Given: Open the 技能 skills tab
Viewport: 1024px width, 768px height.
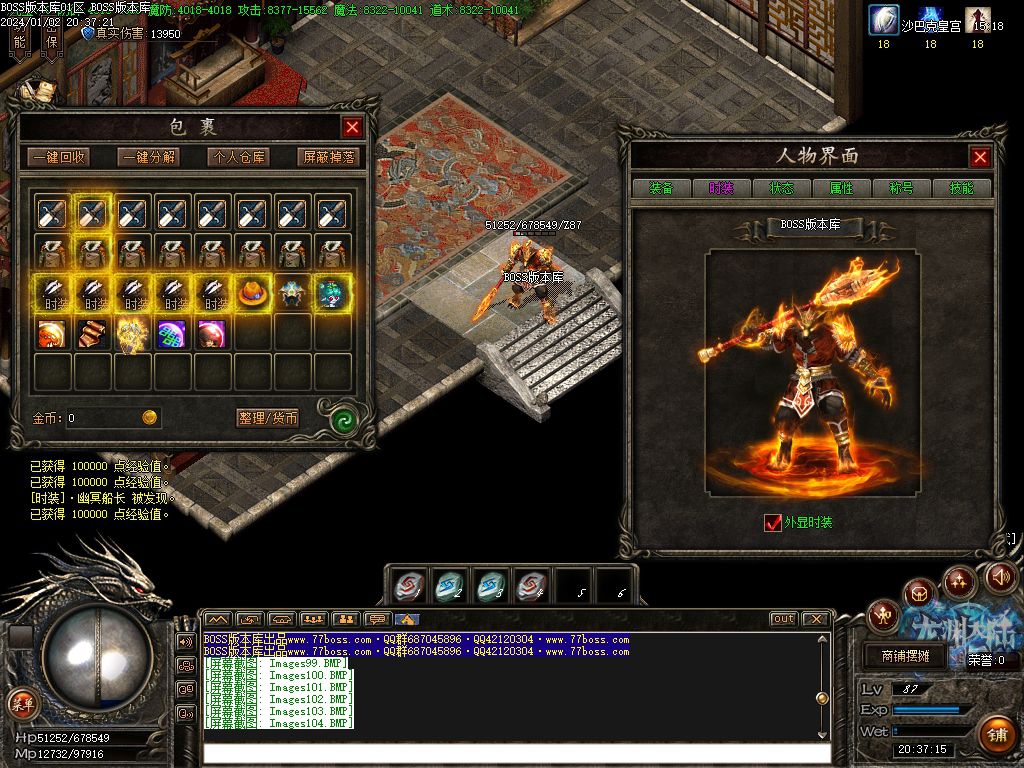Looking at the screenshot, I should pos(961,188).
